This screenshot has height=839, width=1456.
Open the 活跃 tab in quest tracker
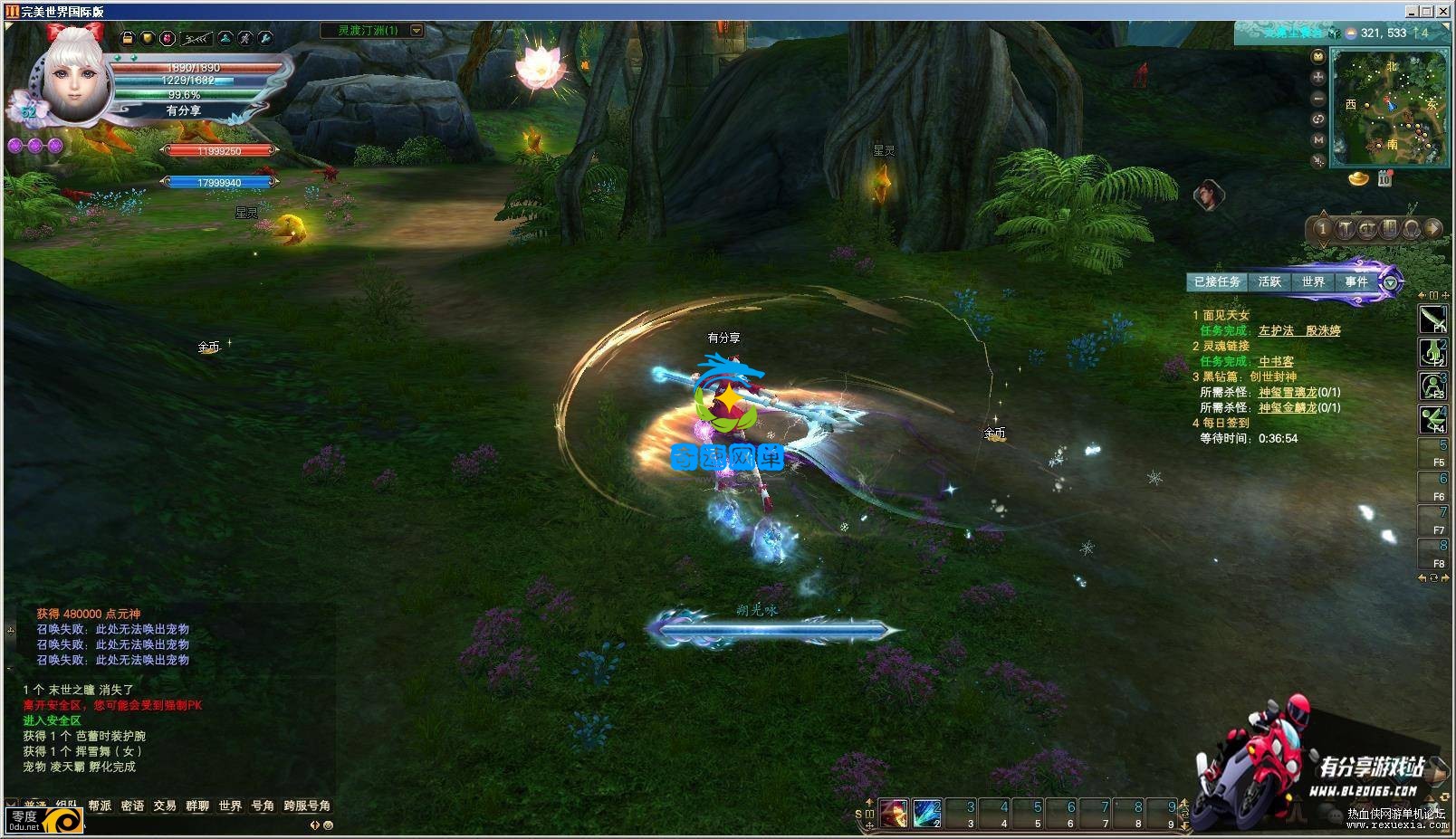[x=1269, y=282]
